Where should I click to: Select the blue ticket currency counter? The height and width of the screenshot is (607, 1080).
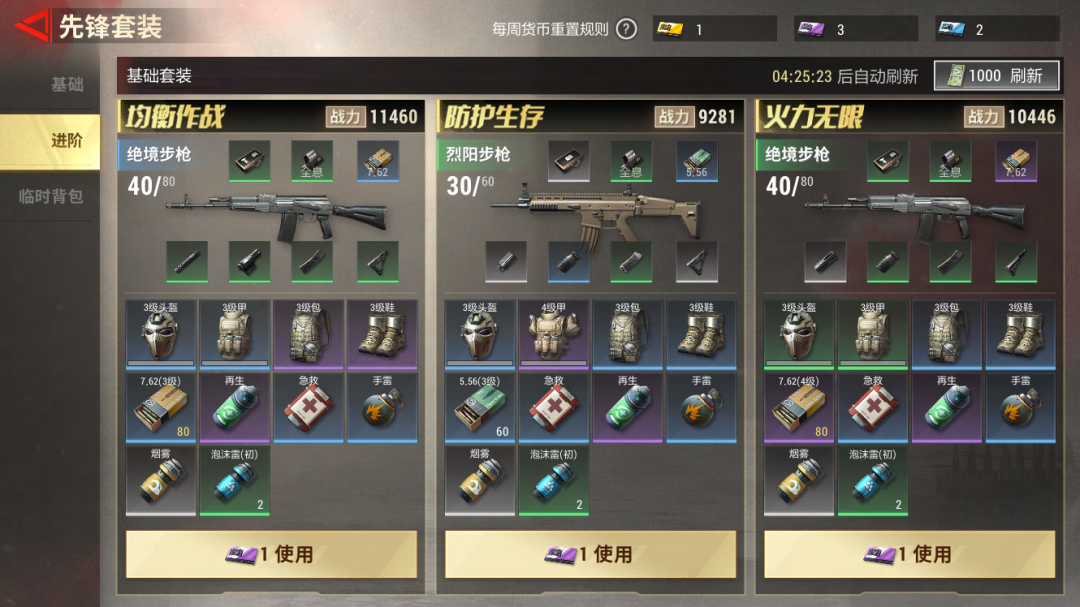click(x=997, y=29)
